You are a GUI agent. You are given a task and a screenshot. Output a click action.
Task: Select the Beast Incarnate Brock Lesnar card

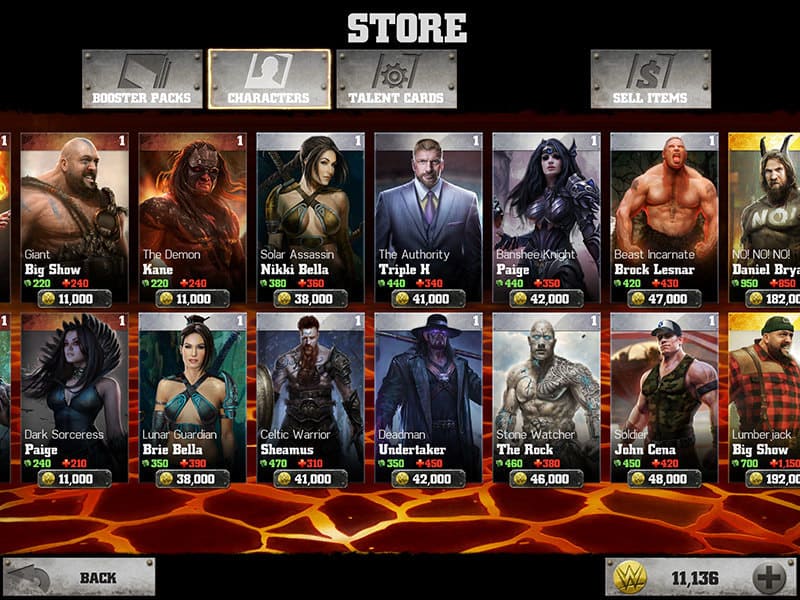(x=663, y=215)
